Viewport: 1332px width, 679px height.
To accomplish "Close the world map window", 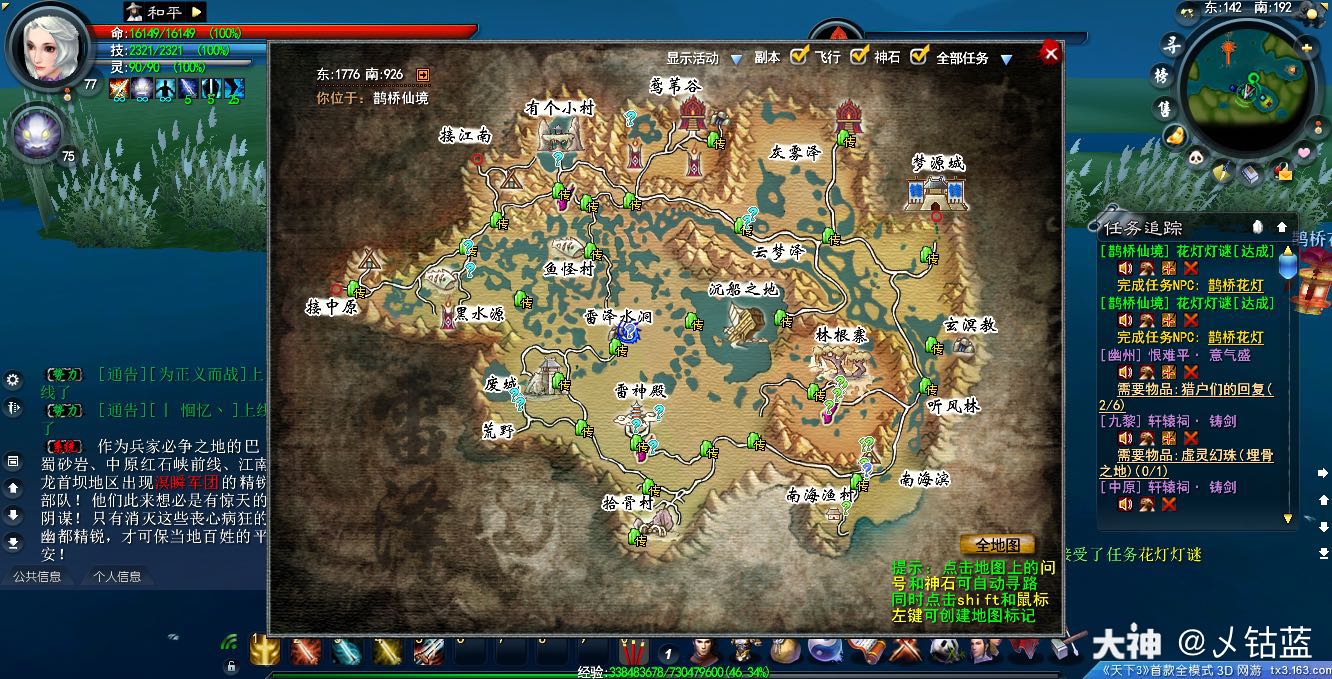I will (x=1050, y=54).
